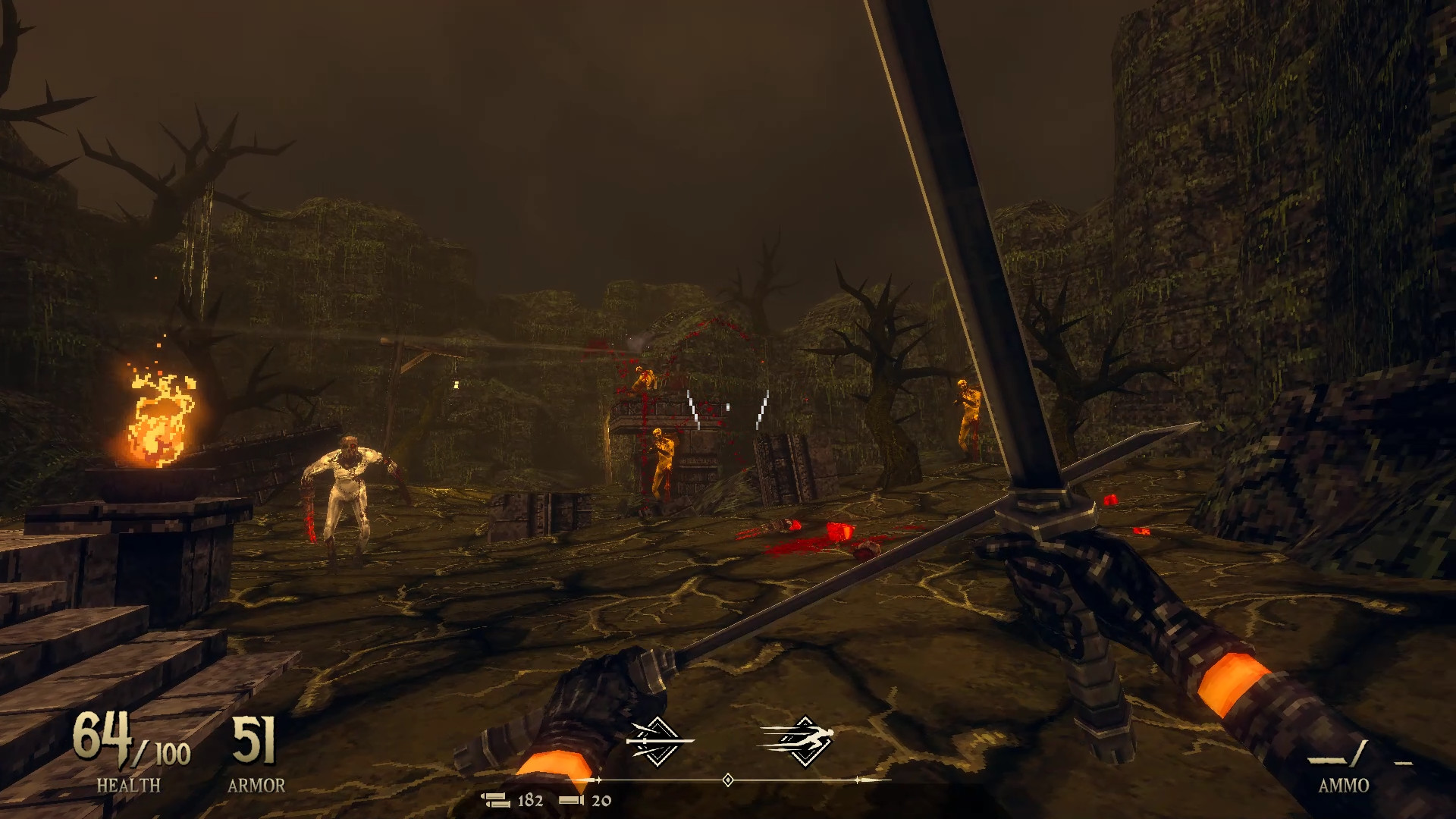The image size is (1456, 819).
Task: Click the double-bullet ammo icon beside 182
Action: click(497, 799)
